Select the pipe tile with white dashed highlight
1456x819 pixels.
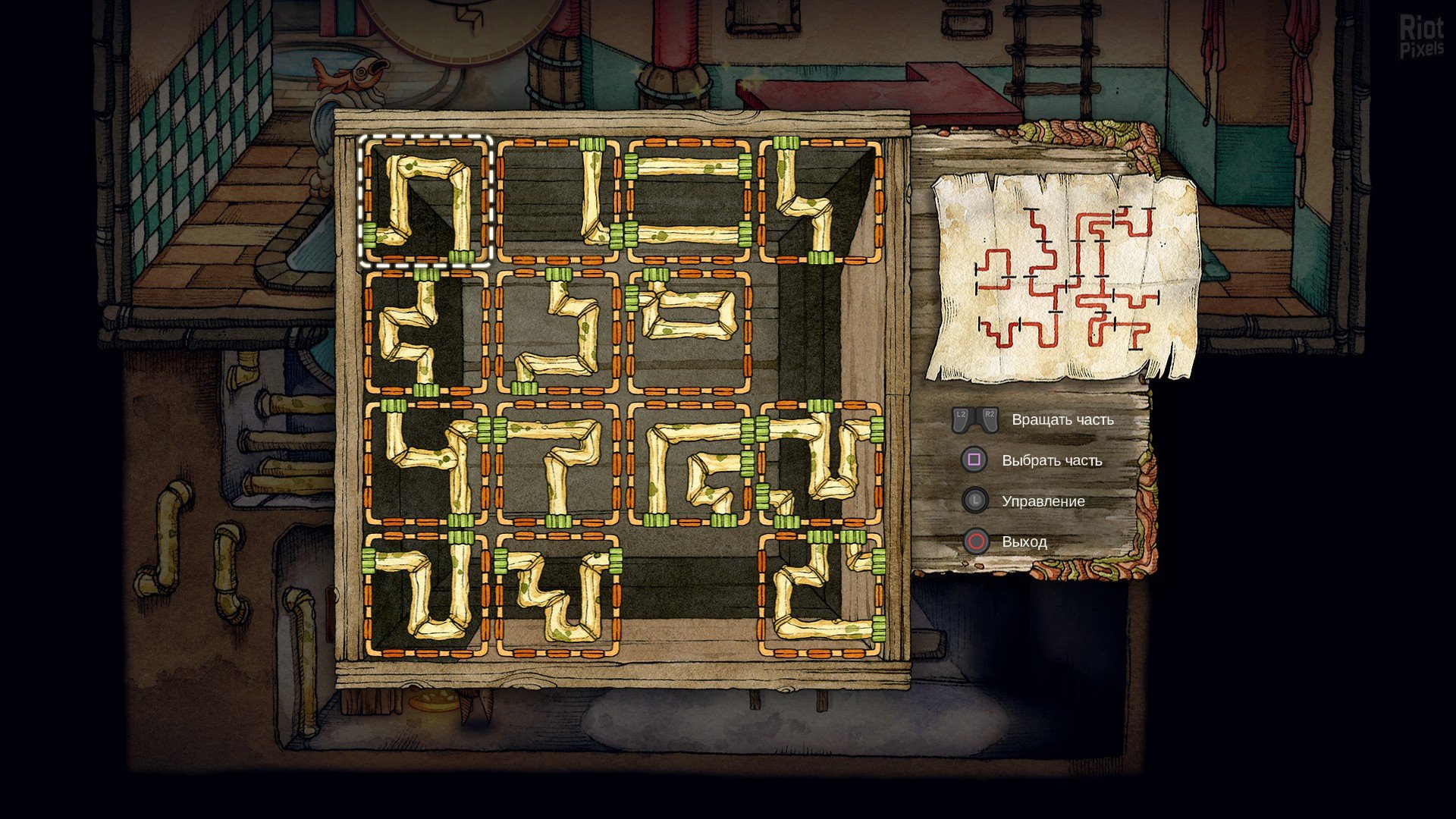click(x=425, y=201)
